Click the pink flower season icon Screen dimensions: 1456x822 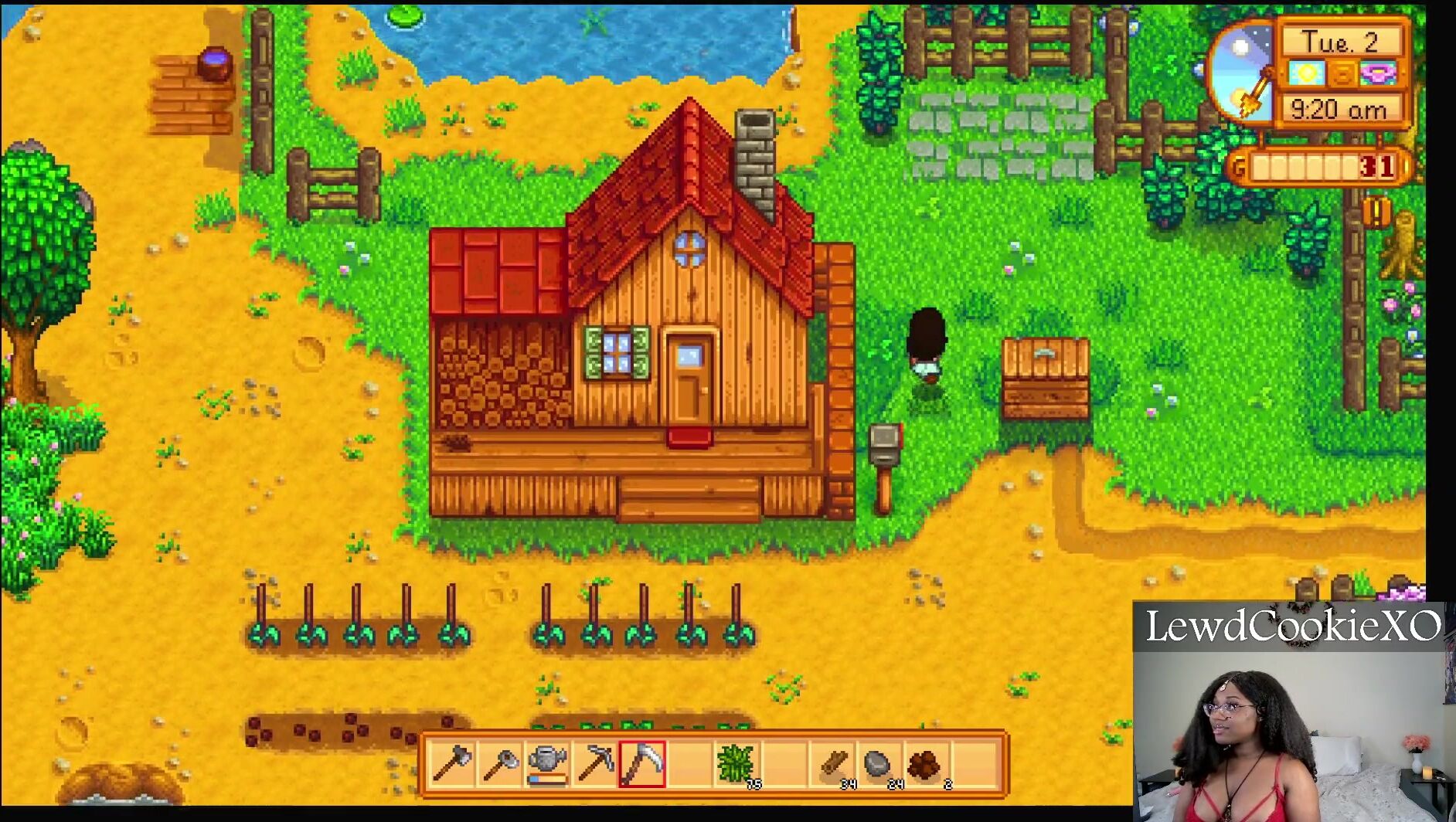[x=1378, y=74]
